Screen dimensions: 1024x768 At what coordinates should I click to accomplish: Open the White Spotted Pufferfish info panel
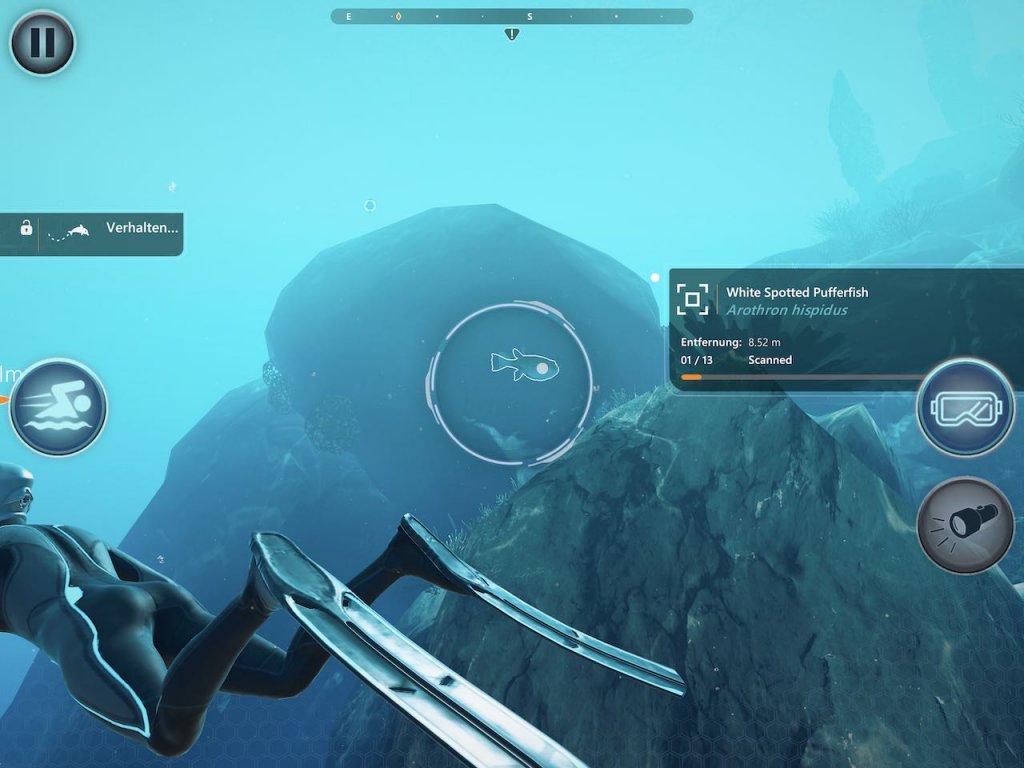pos(820,326)
